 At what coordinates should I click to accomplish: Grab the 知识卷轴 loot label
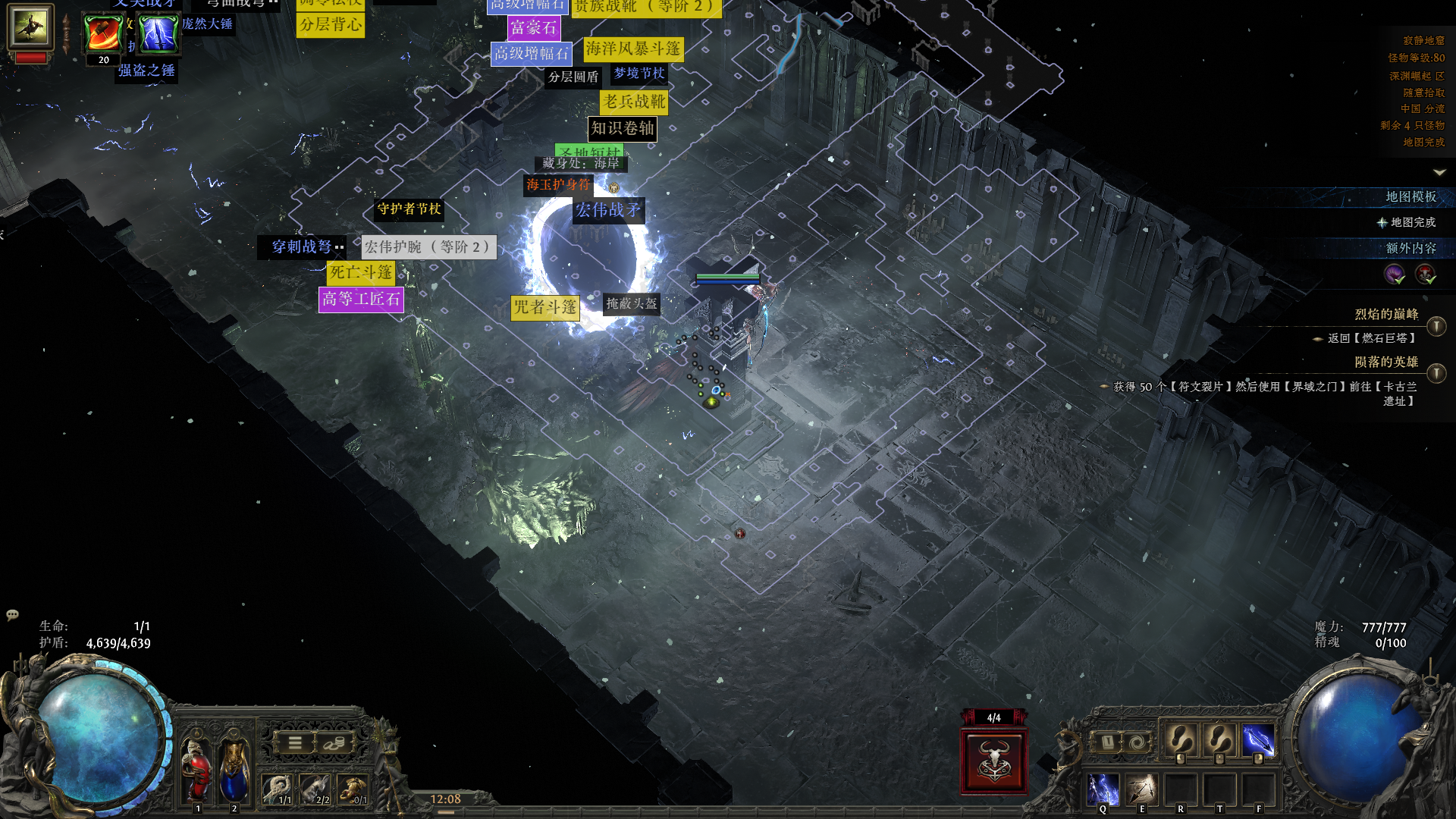pos(622,129)
